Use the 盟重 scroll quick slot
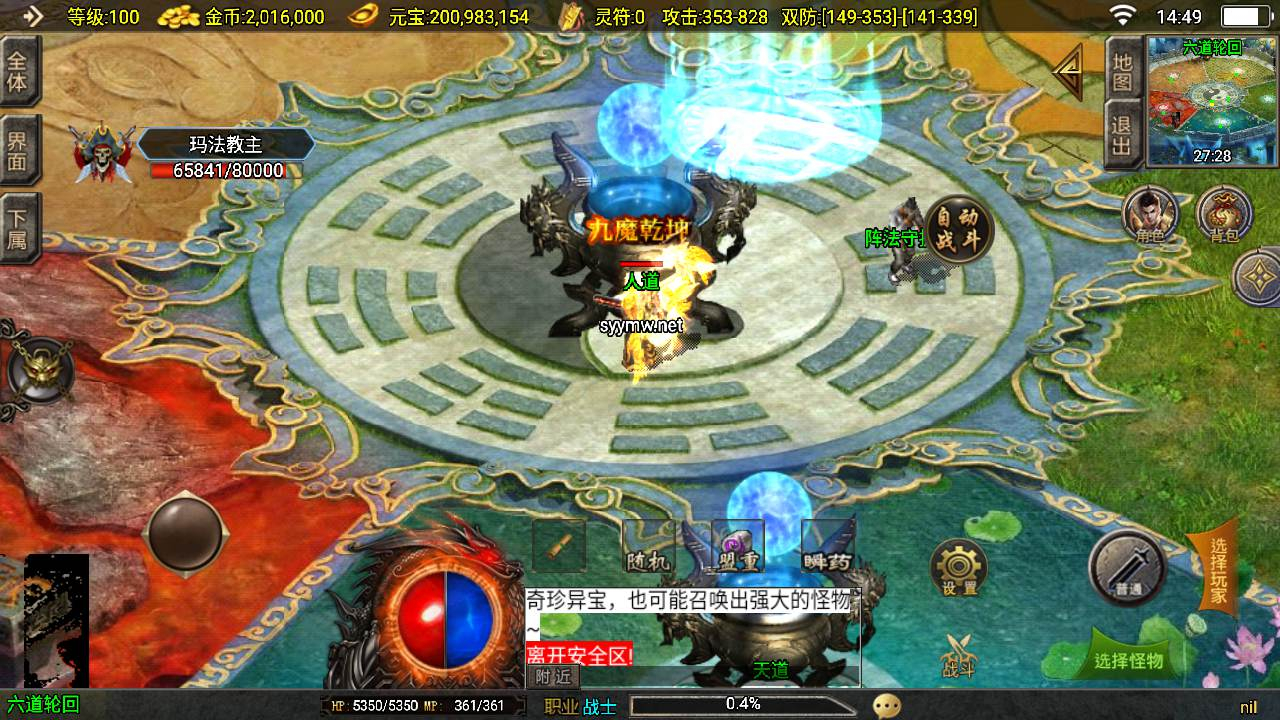Viewport: 1280px width, 720px height. click(x=737, y=547)
